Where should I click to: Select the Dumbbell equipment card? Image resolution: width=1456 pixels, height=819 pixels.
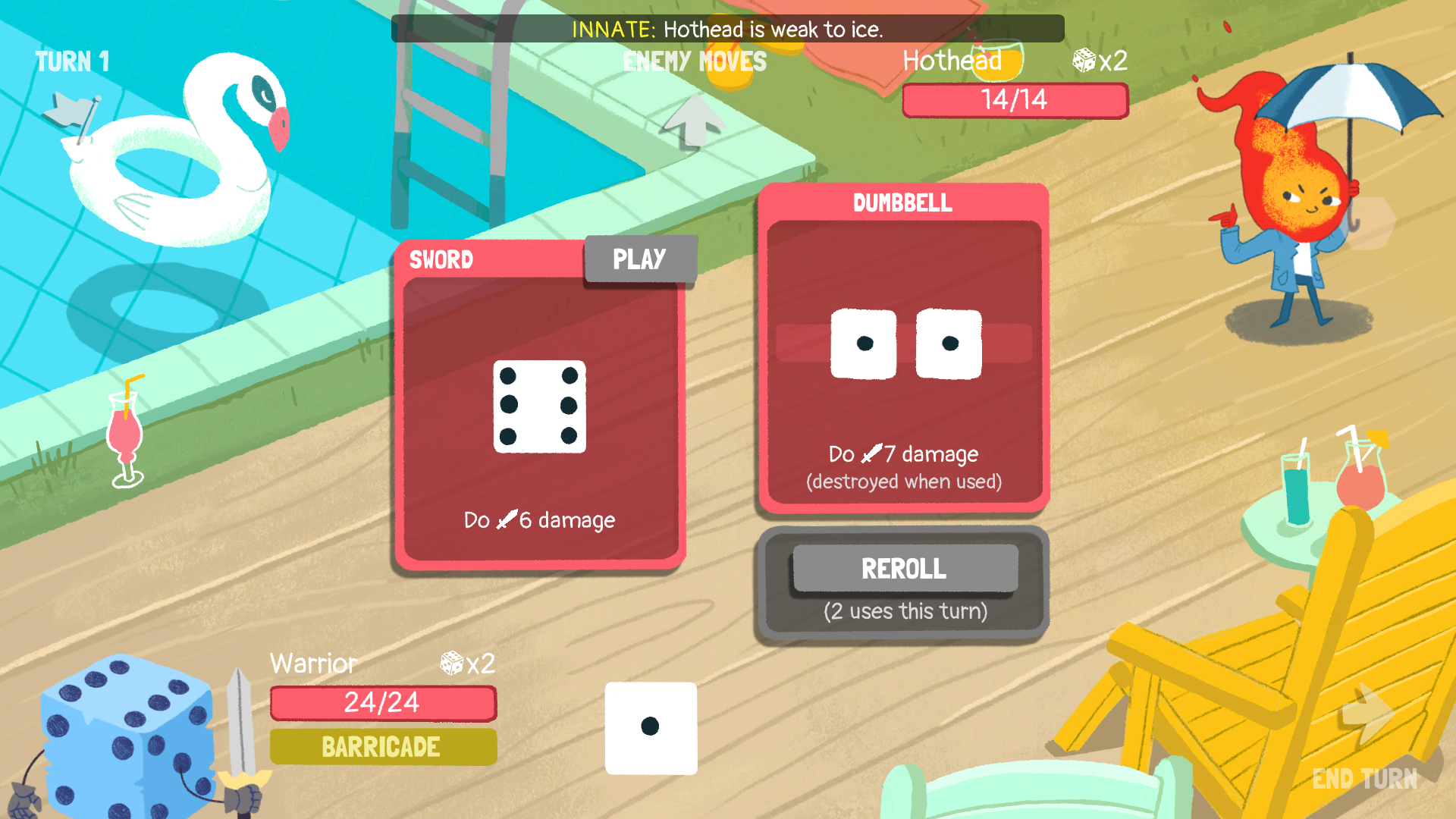click(x=903, y=349)
